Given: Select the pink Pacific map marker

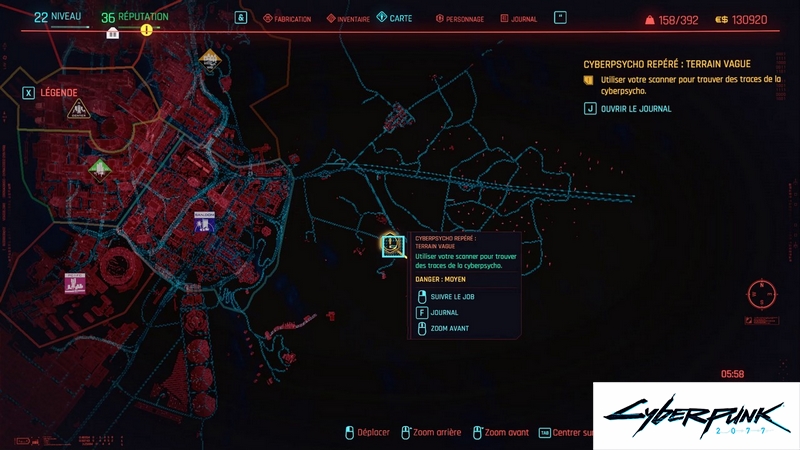Looking at the screenshot, I should [75, 283].
